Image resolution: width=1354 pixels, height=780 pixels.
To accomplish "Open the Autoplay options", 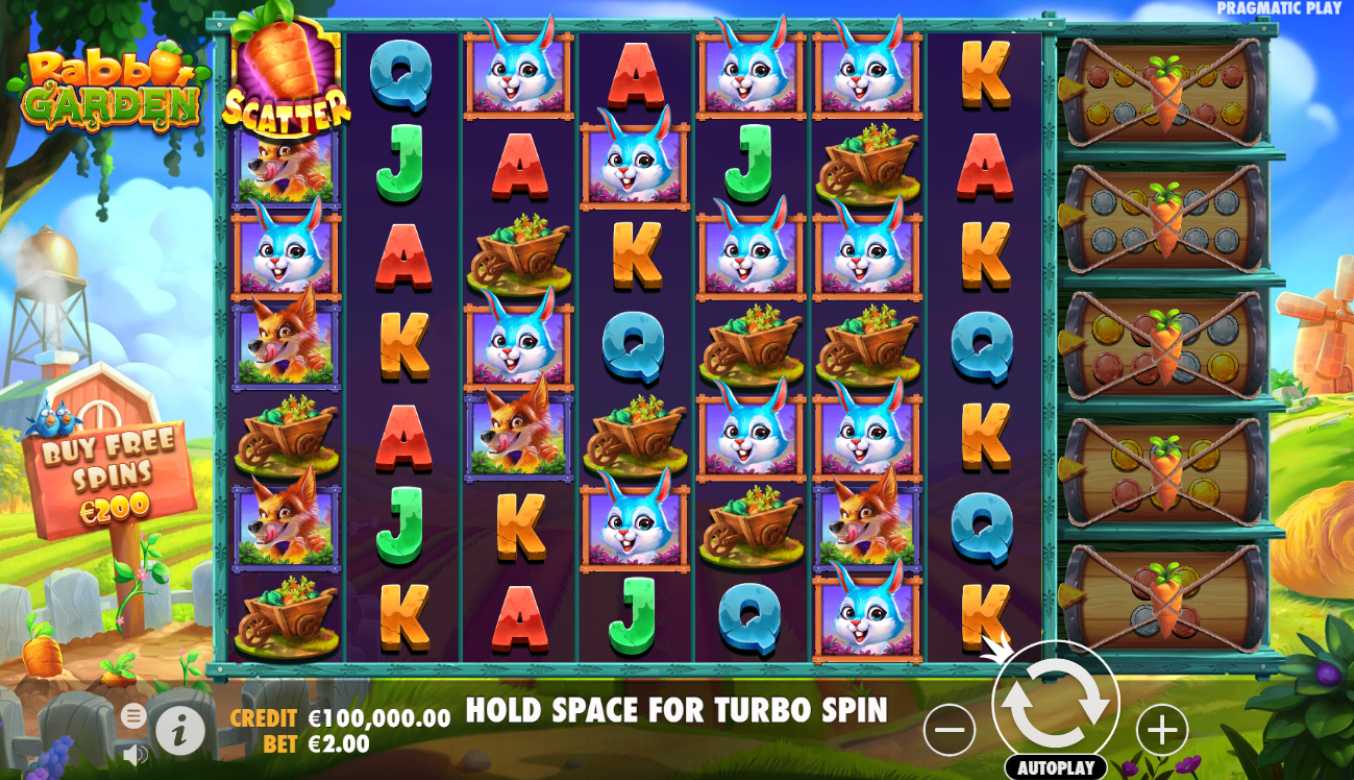I will [1055, 768].
